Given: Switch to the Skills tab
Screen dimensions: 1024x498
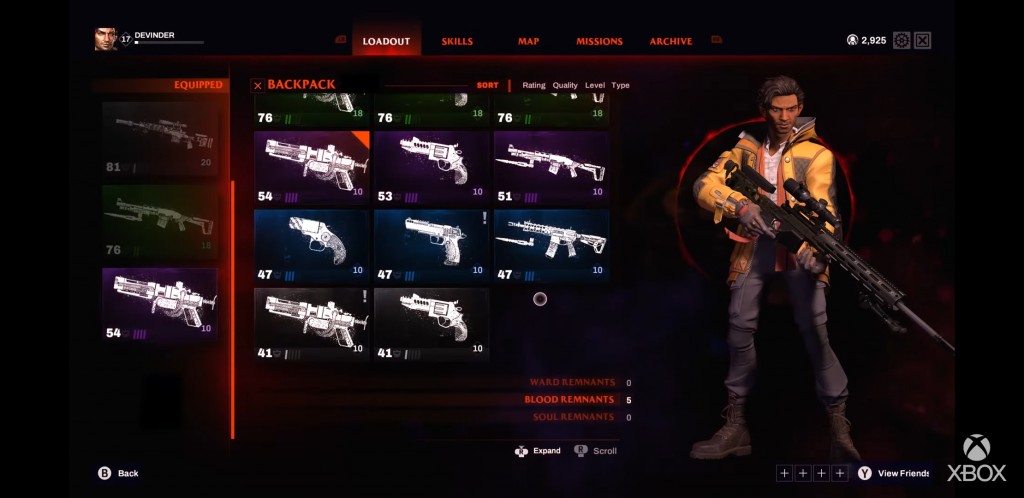Looking at the screenshot, I should [457, 41].
